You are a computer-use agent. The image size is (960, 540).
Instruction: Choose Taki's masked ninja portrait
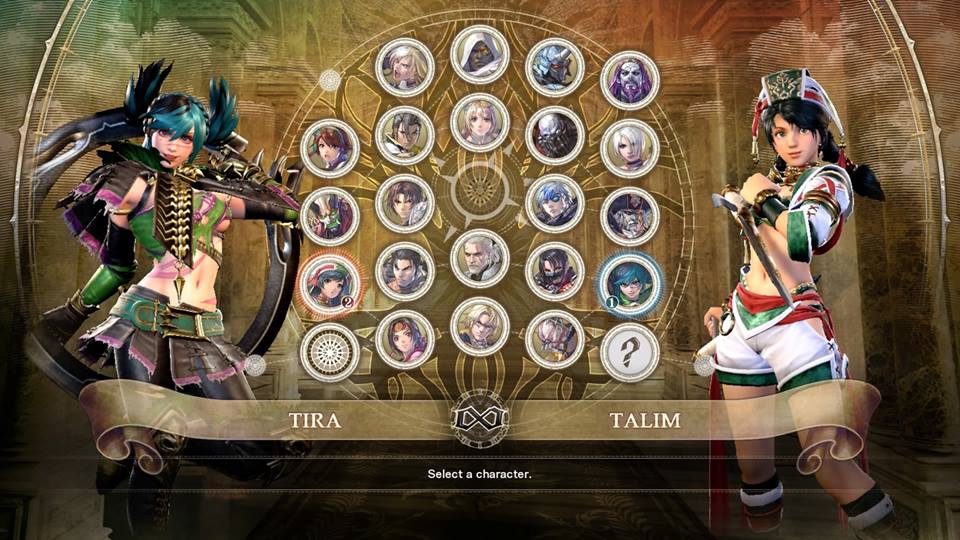555,271
